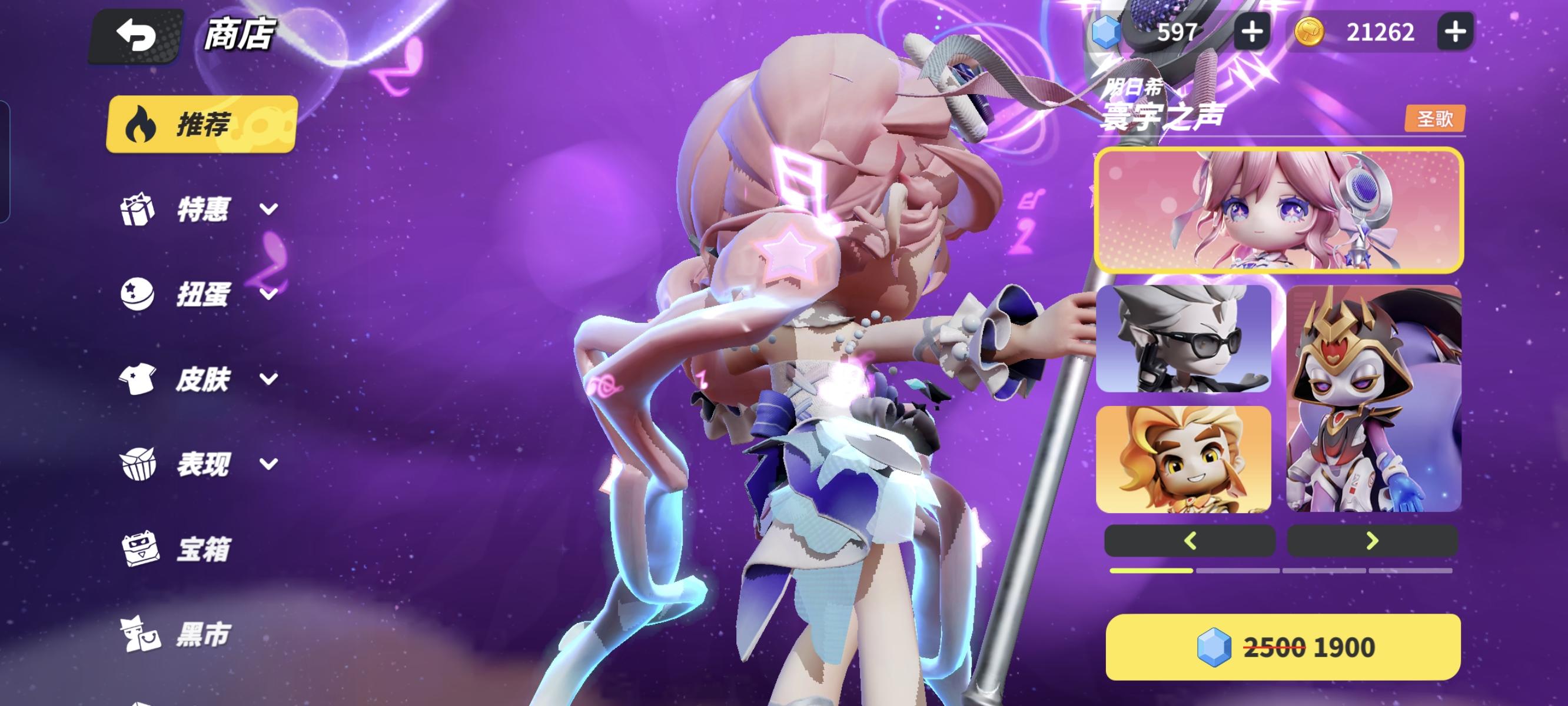Switch to the 推荐 shop tab

coord(199,123)
